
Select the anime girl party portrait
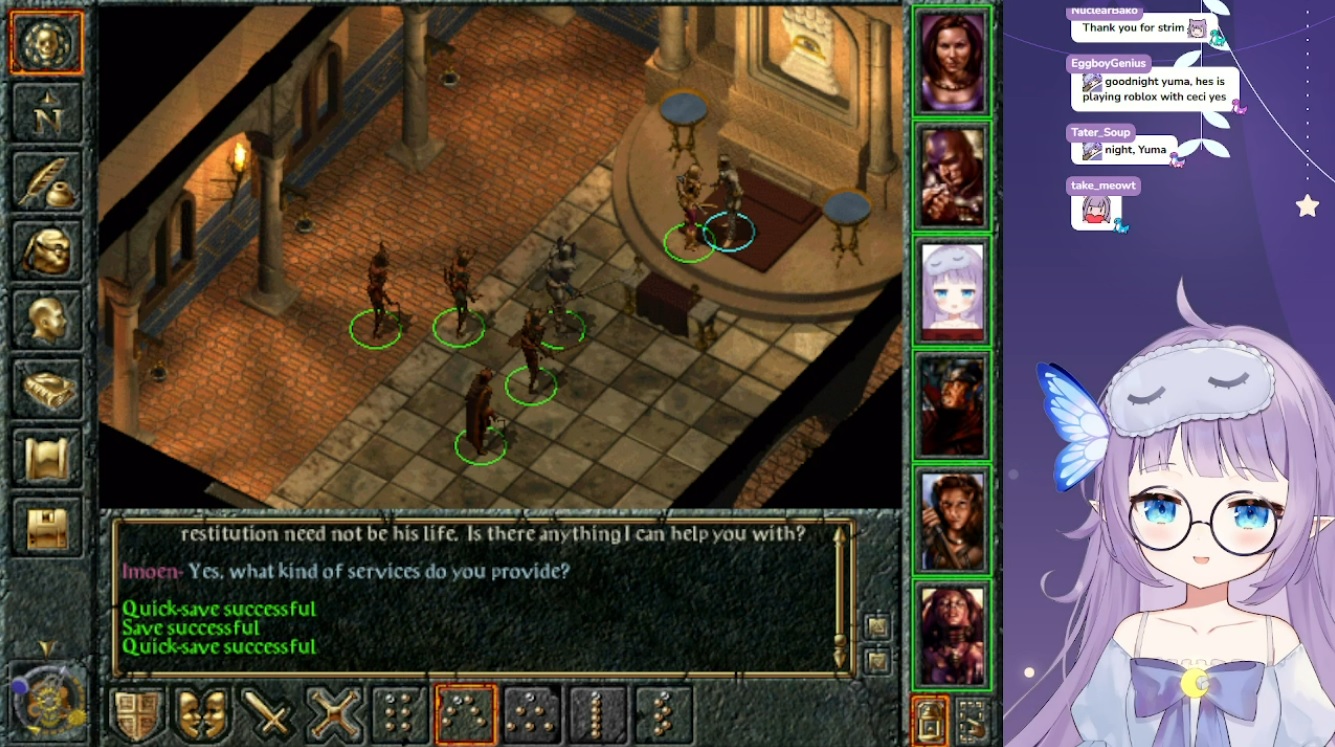pos(952,293)
